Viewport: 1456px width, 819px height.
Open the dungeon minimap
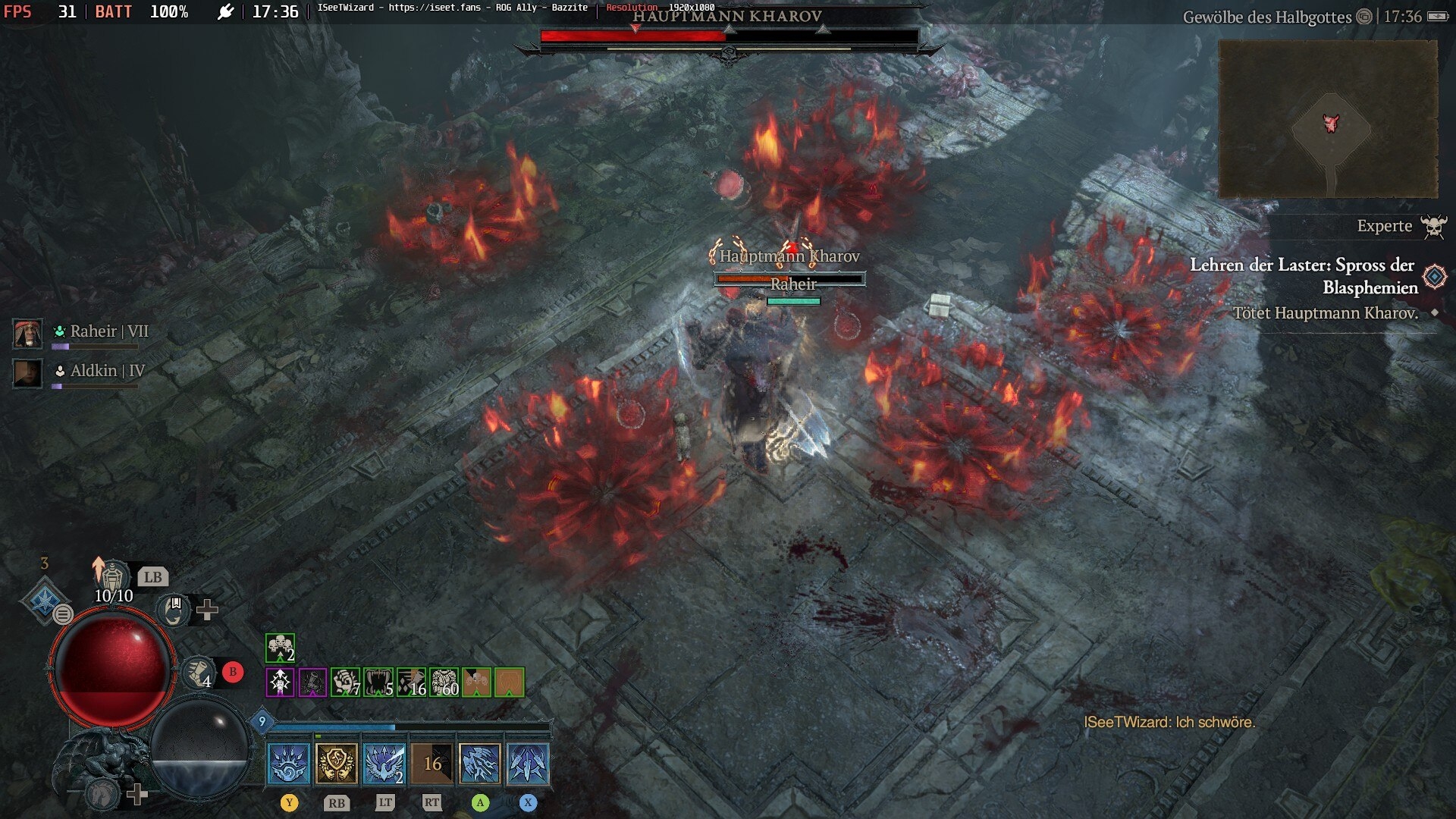click(1327, 119)
